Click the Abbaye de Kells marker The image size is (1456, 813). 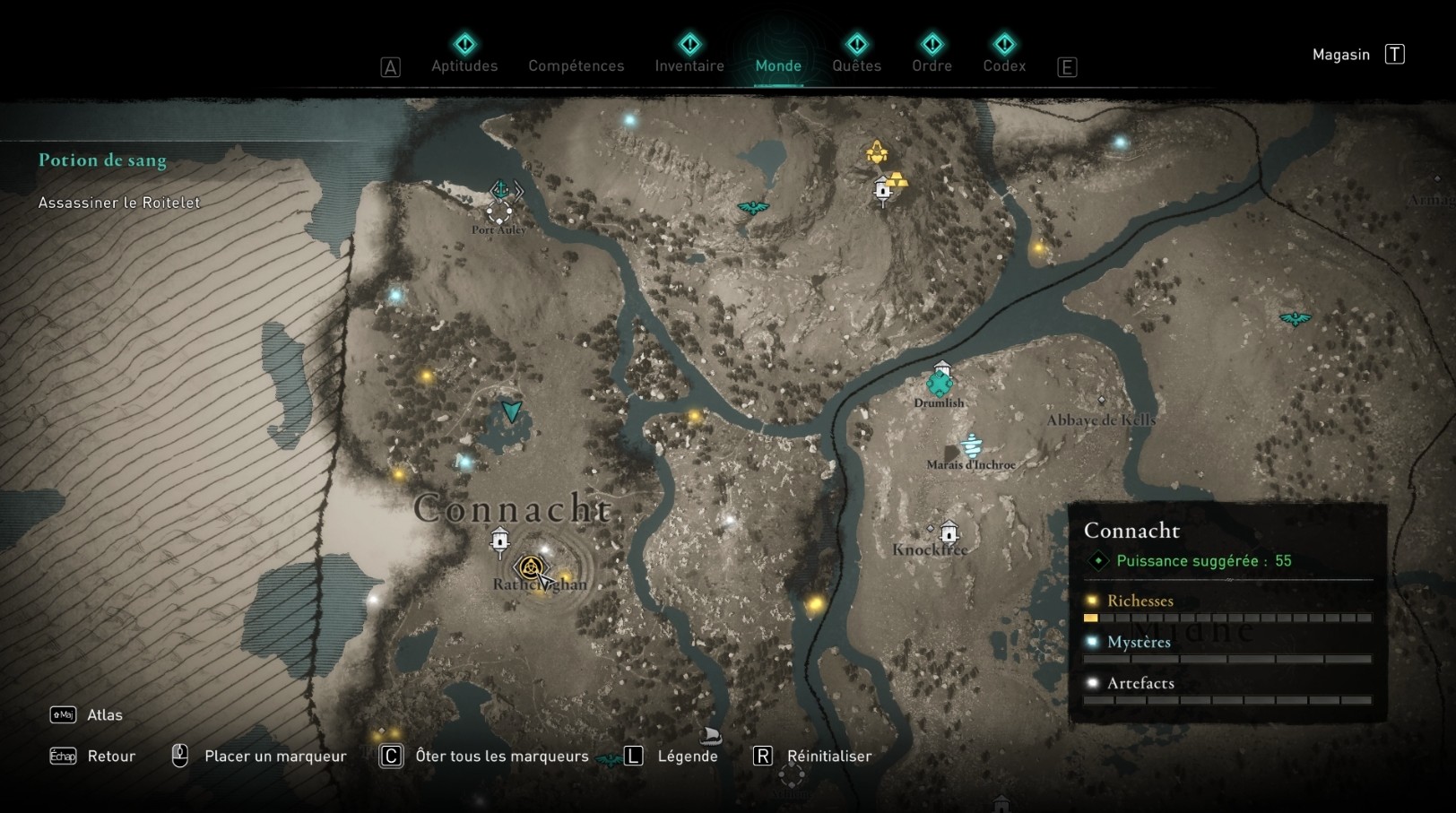[1102, 401]
